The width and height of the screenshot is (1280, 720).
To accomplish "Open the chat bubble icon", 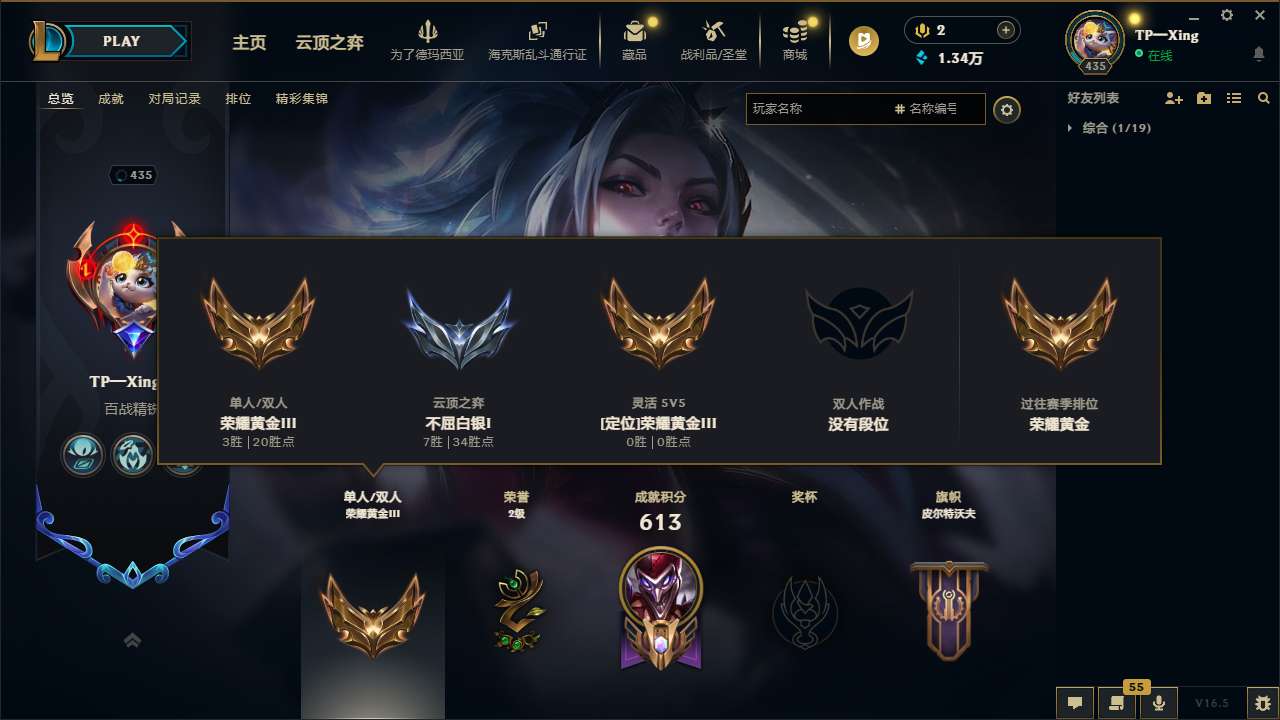I will click(x=1074, y=703).
